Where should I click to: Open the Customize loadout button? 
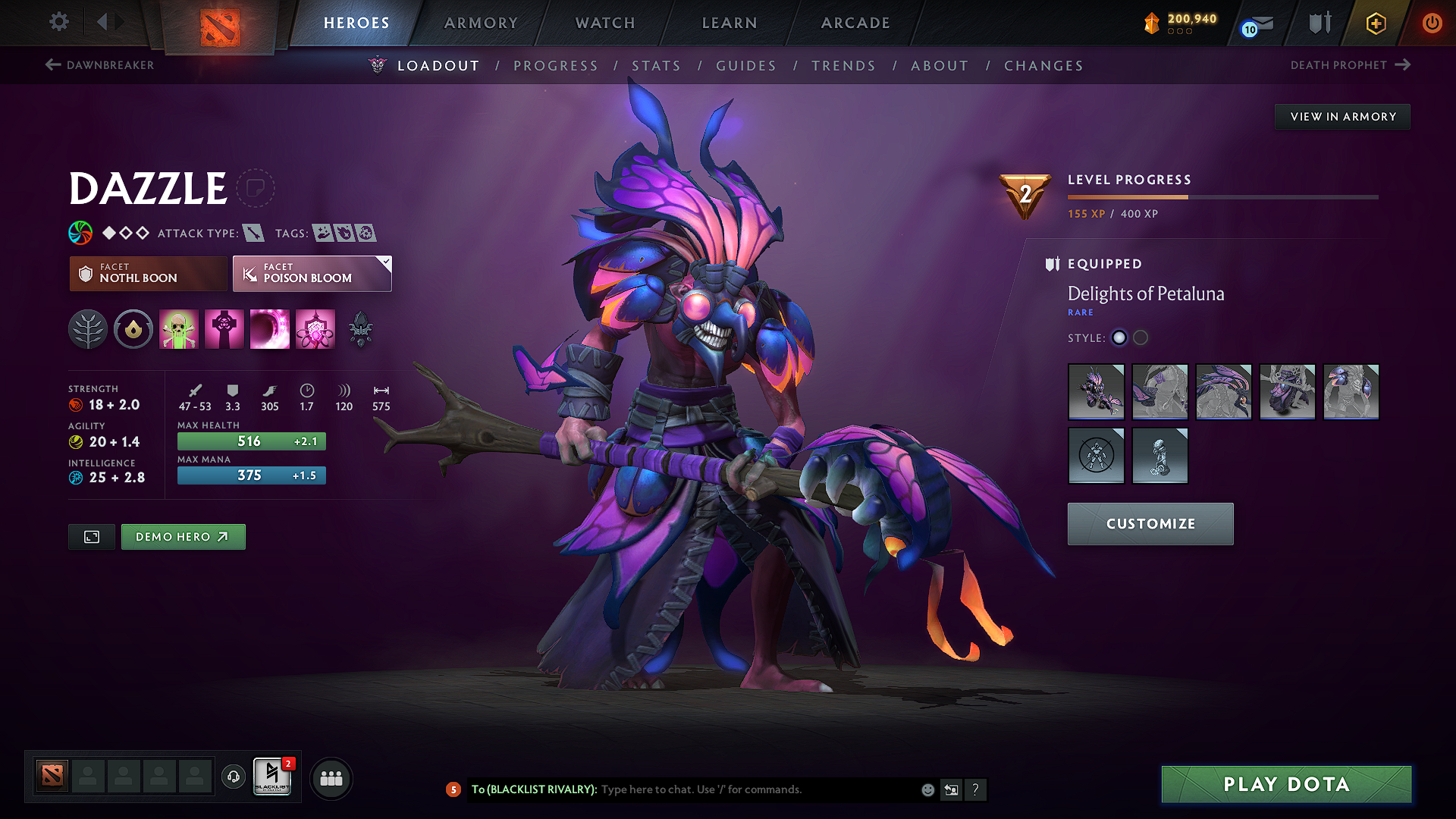point(1150,524)
